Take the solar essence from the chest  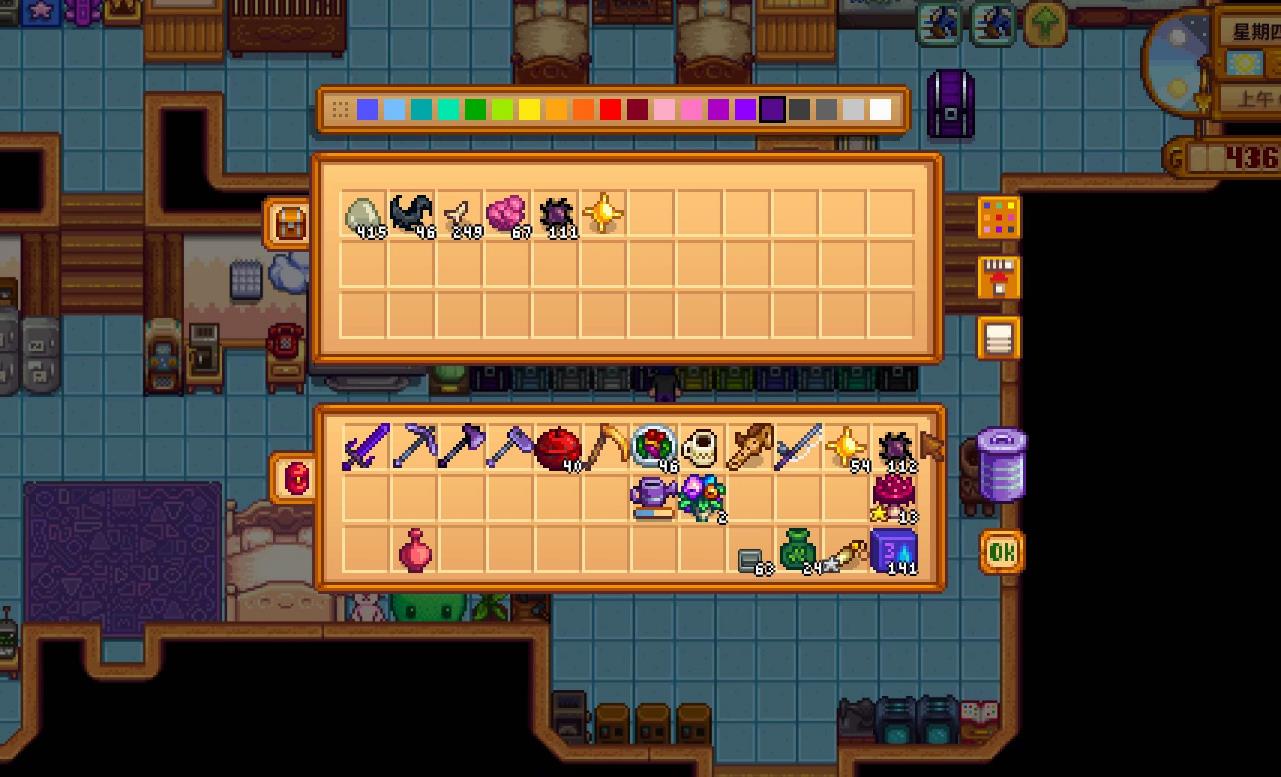(603, 215)
